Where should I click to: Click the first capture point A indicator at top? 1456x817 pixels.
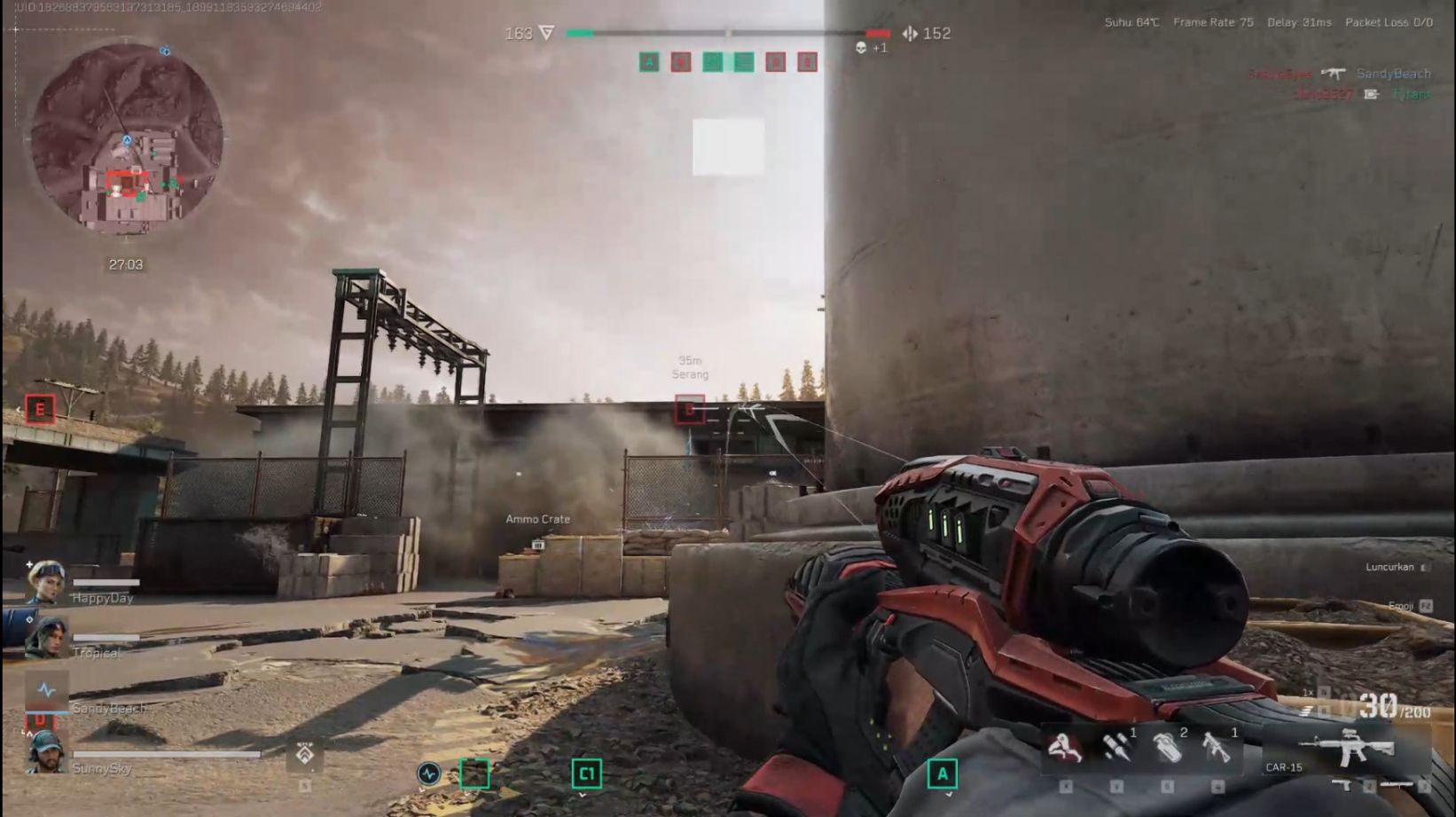point(649,62)
